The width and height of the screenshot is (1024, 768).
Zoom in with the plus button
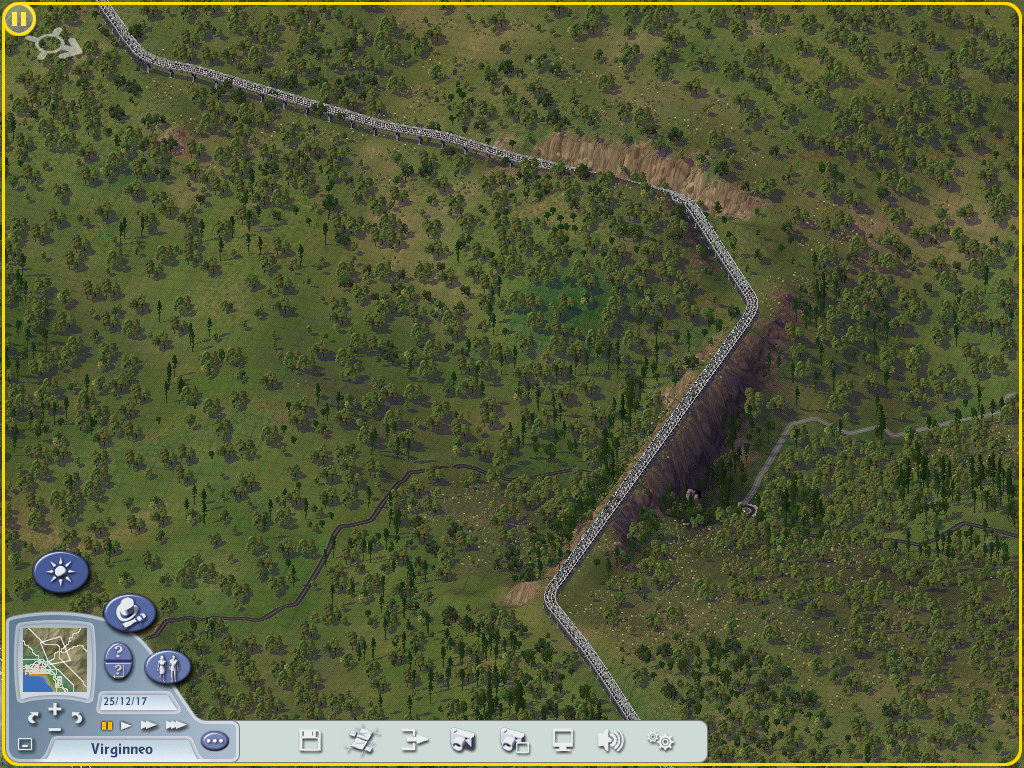(55, 710)
